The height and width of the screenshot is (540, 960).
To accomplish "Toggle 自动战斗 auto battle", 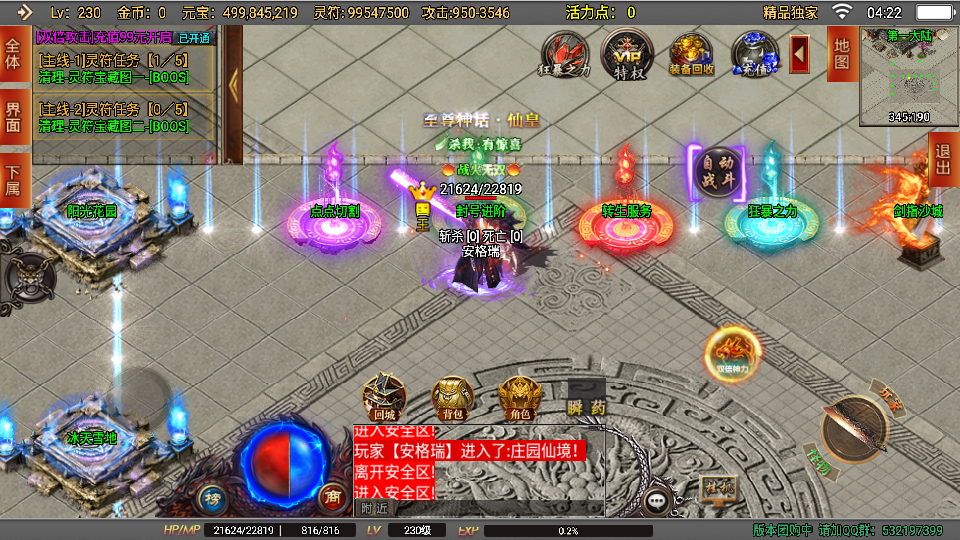I will pyautogui.click(x=716, y=170).
